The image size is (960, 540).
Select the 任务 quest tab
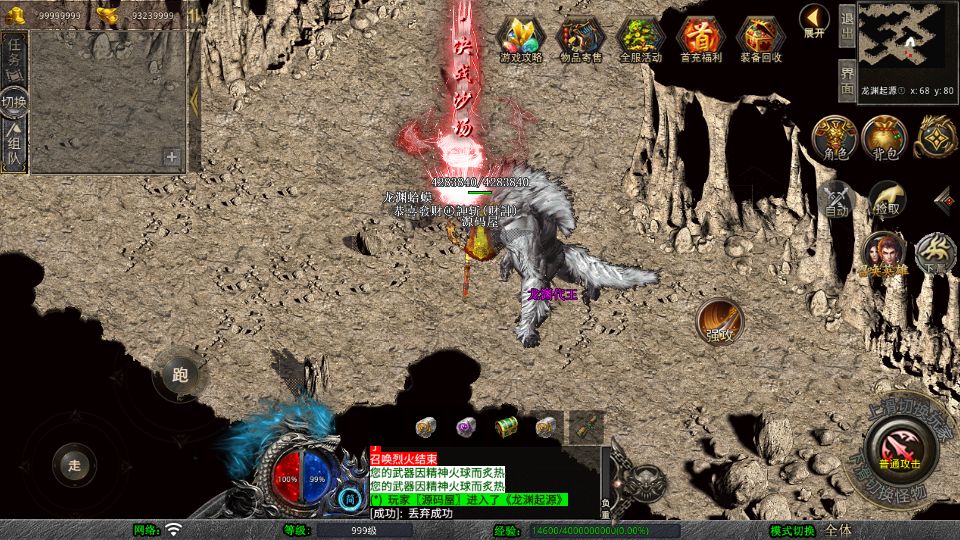point(15,54)
